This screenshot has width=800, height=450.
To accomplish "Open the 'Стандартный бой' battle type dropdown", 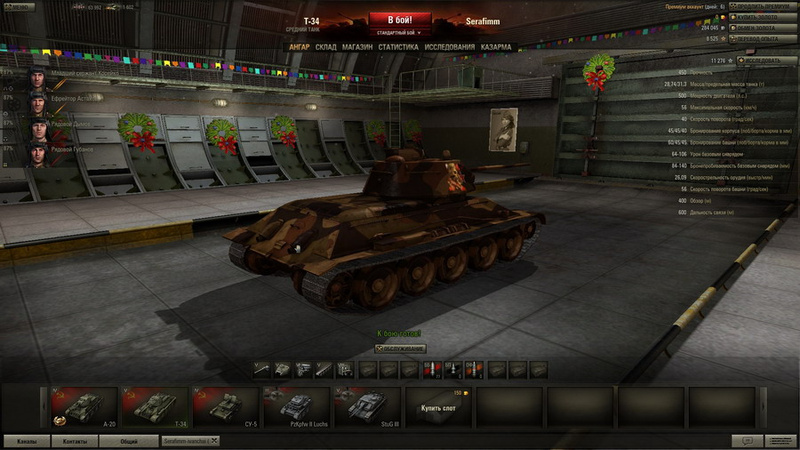I will click(x=399, y=33).
